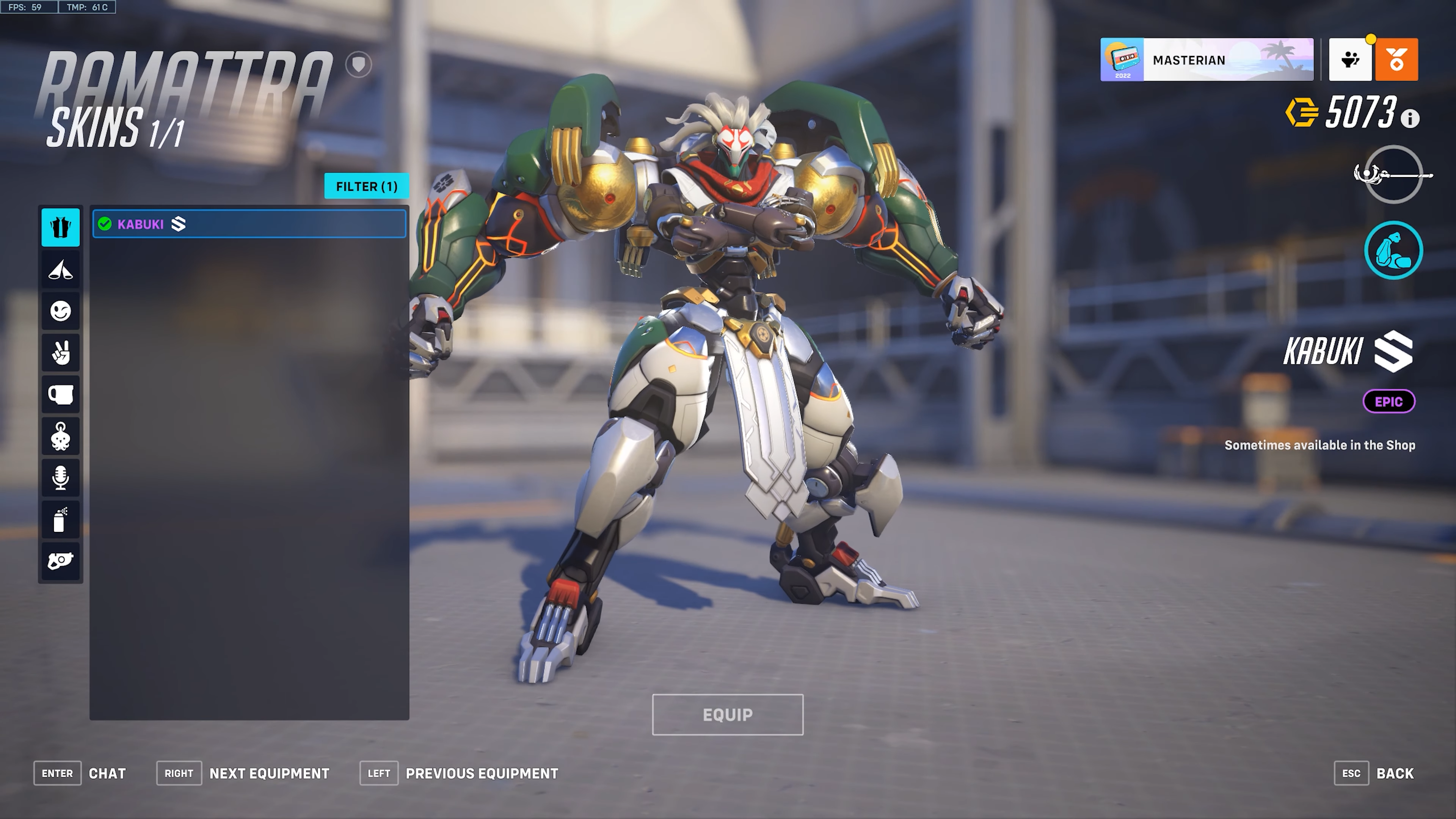Screen dimensions: 1456x819
Task: Open the victory poses peace-hand tab
Action: pos(61,353)
